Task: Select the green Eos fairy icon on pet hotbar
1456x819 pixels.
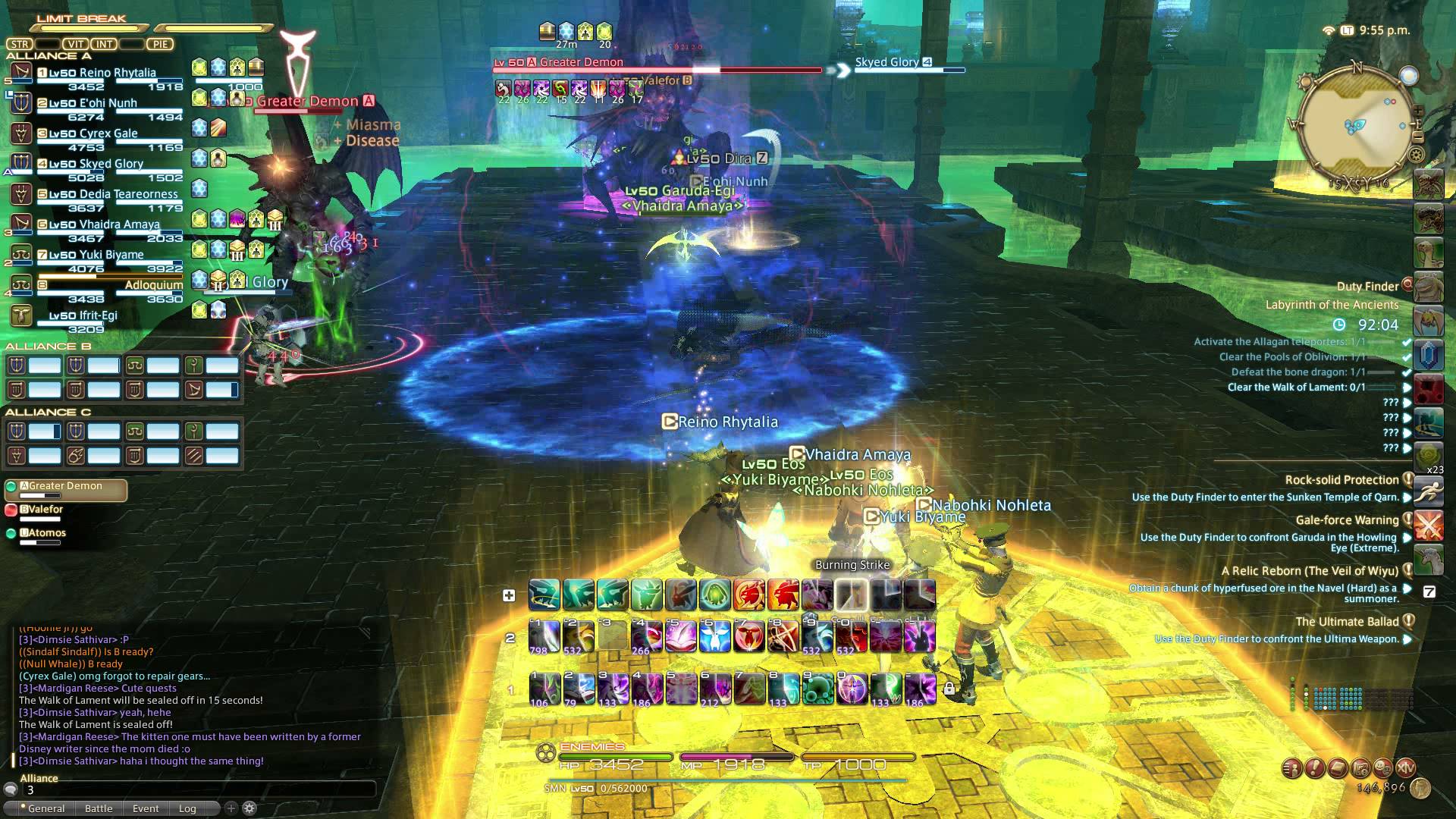Action: [646, 595]
